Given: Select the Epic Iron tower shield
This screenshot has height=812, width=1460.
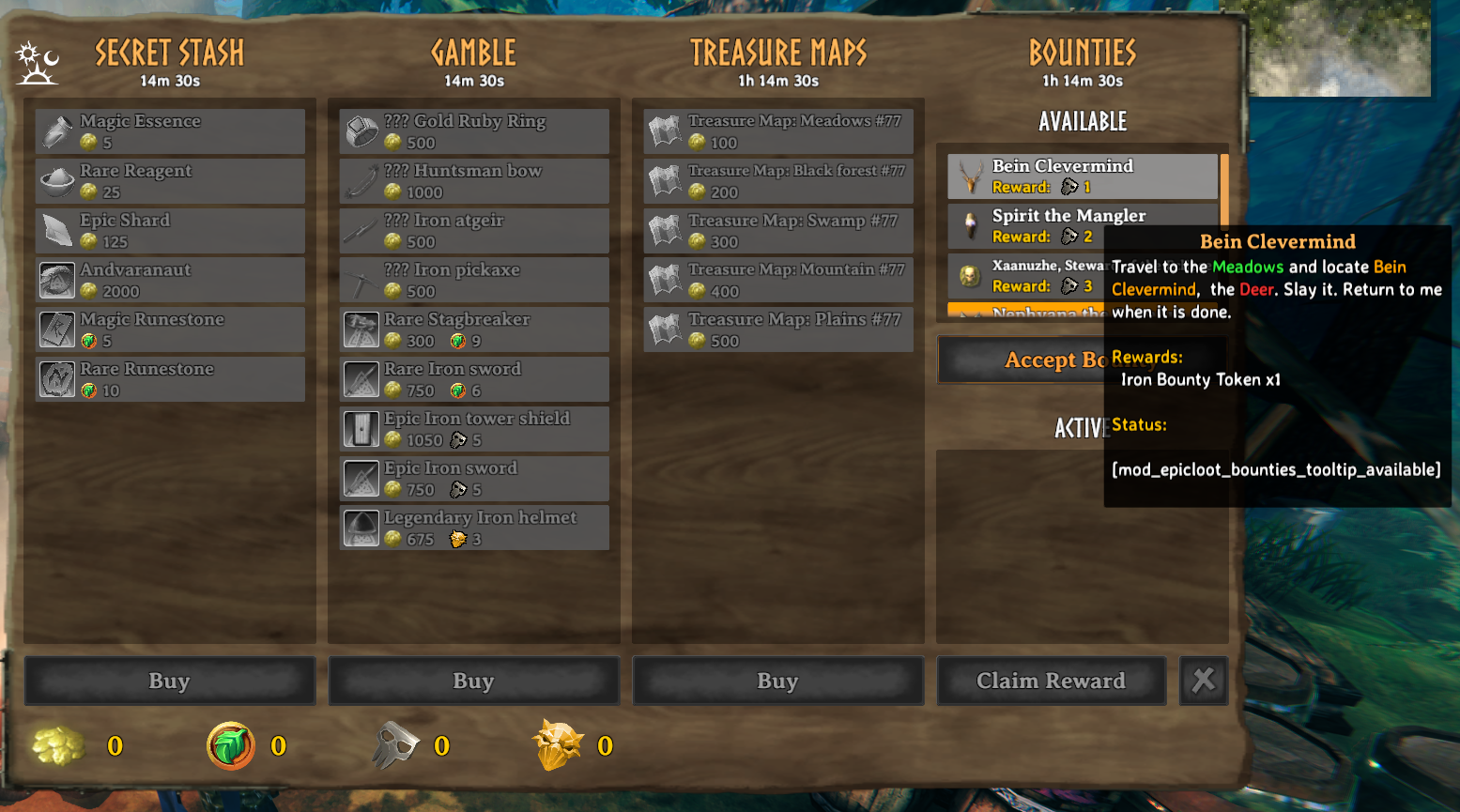Looking at the screenshot, I should 474,429.
